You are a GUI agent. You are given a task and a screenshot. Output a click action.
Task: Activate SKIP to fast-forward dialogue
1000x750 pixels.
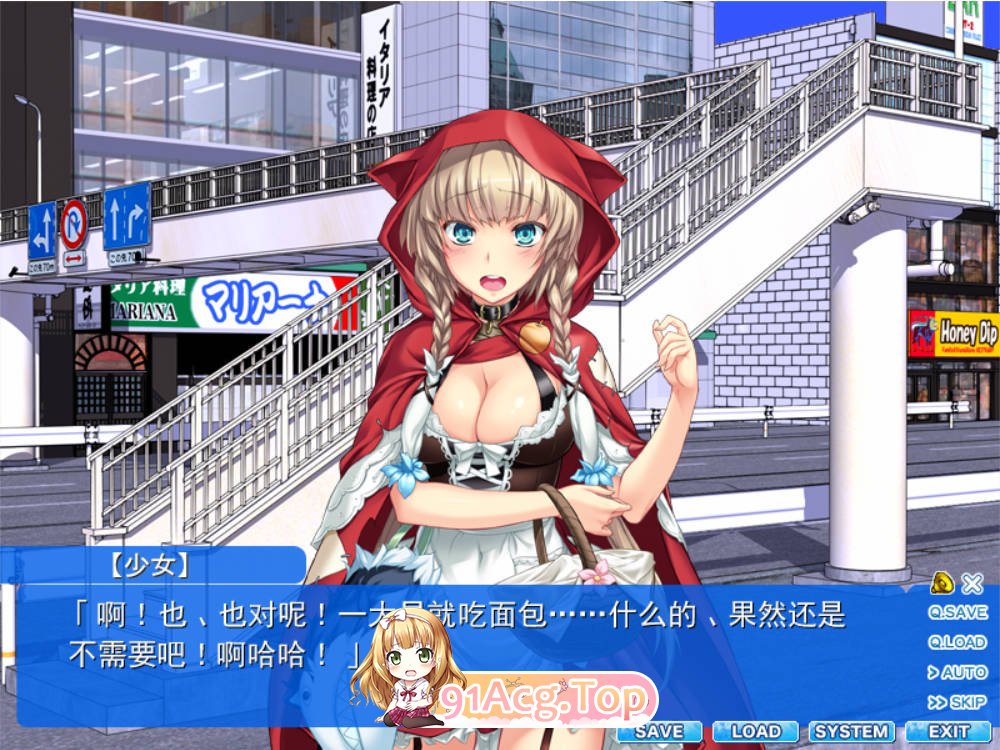(x=957, y=702)
